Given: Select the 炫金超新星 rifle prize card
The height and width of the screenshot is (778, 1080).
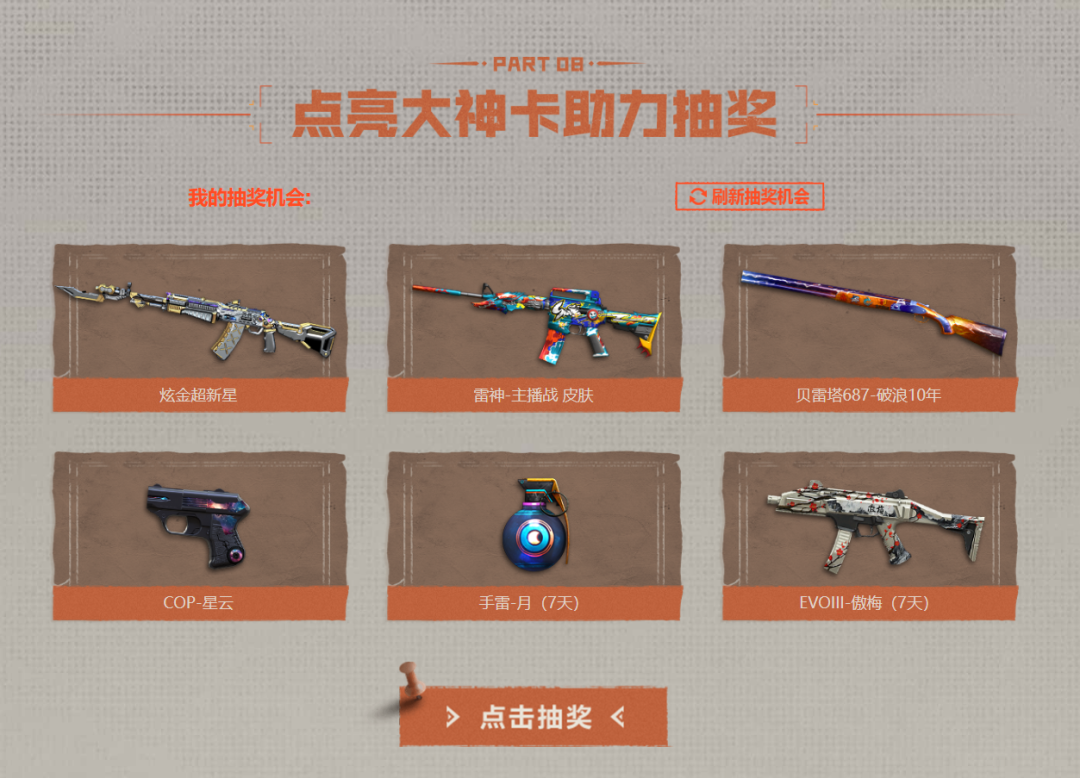Looking at the screenshot, I should [199, 327].
